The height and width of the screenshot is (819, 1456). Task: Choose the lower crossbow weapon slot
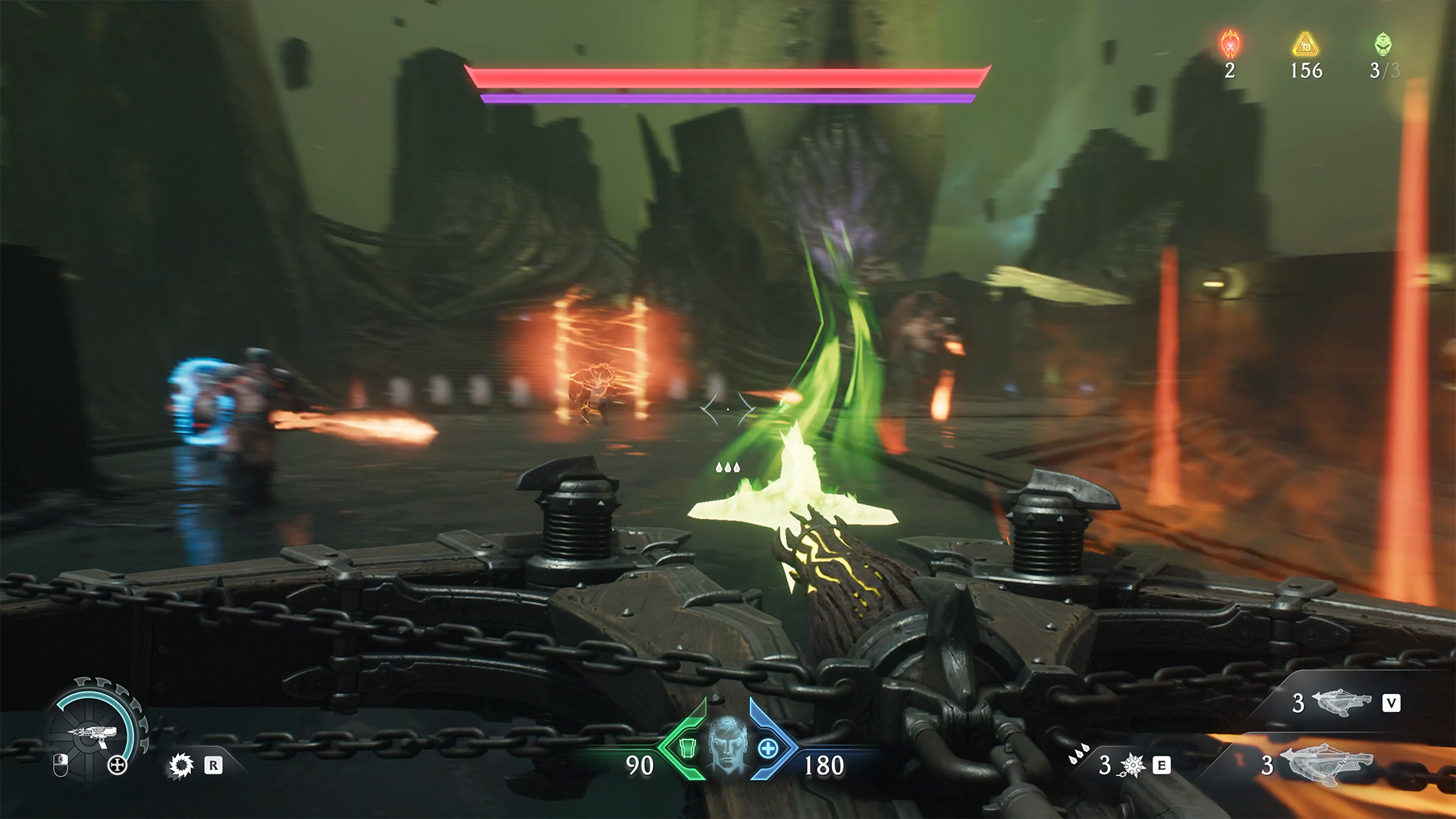[x=1326, y=764]
